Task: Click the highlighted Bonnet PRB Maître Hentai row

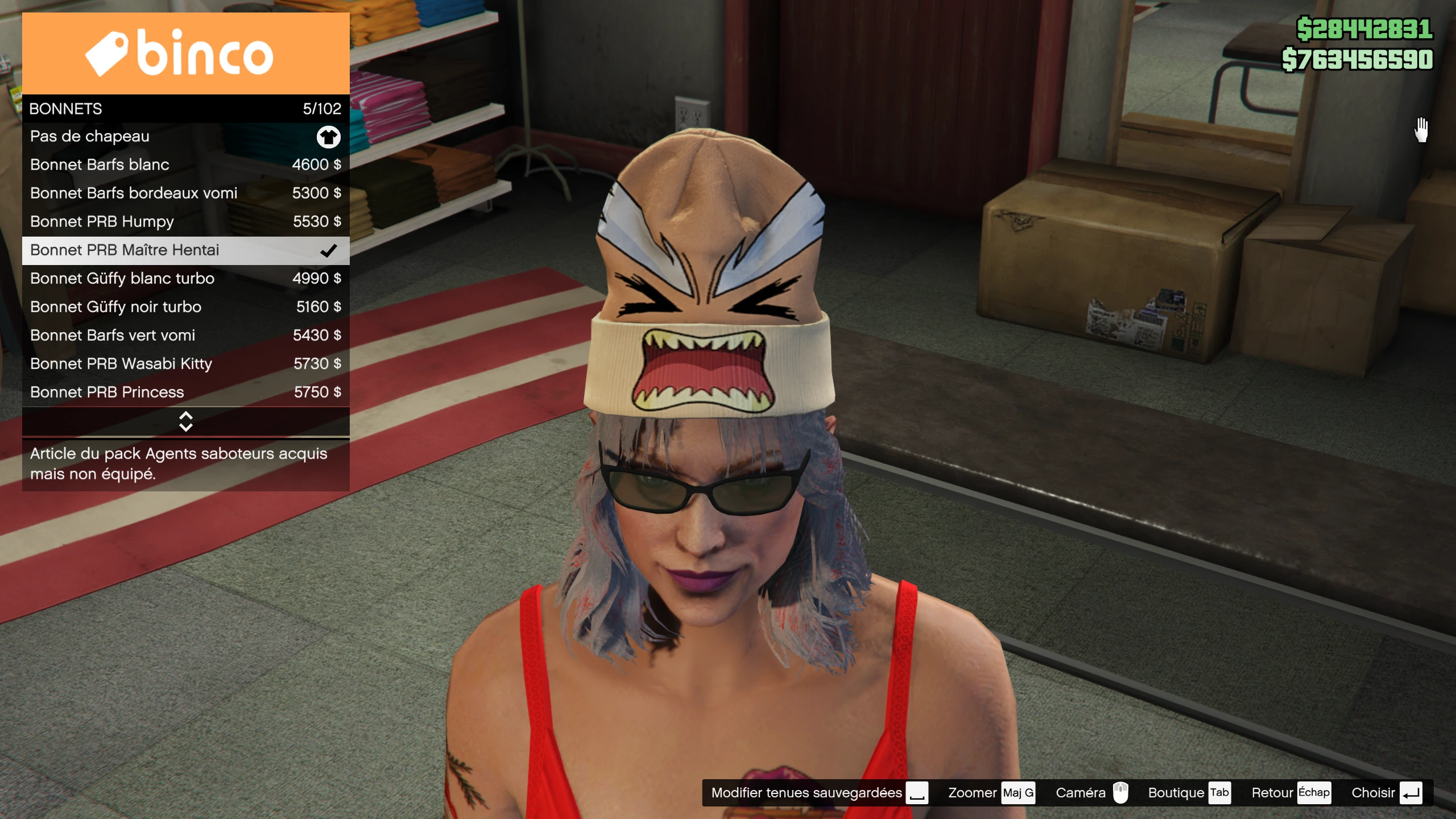Action: pos(185,250)
